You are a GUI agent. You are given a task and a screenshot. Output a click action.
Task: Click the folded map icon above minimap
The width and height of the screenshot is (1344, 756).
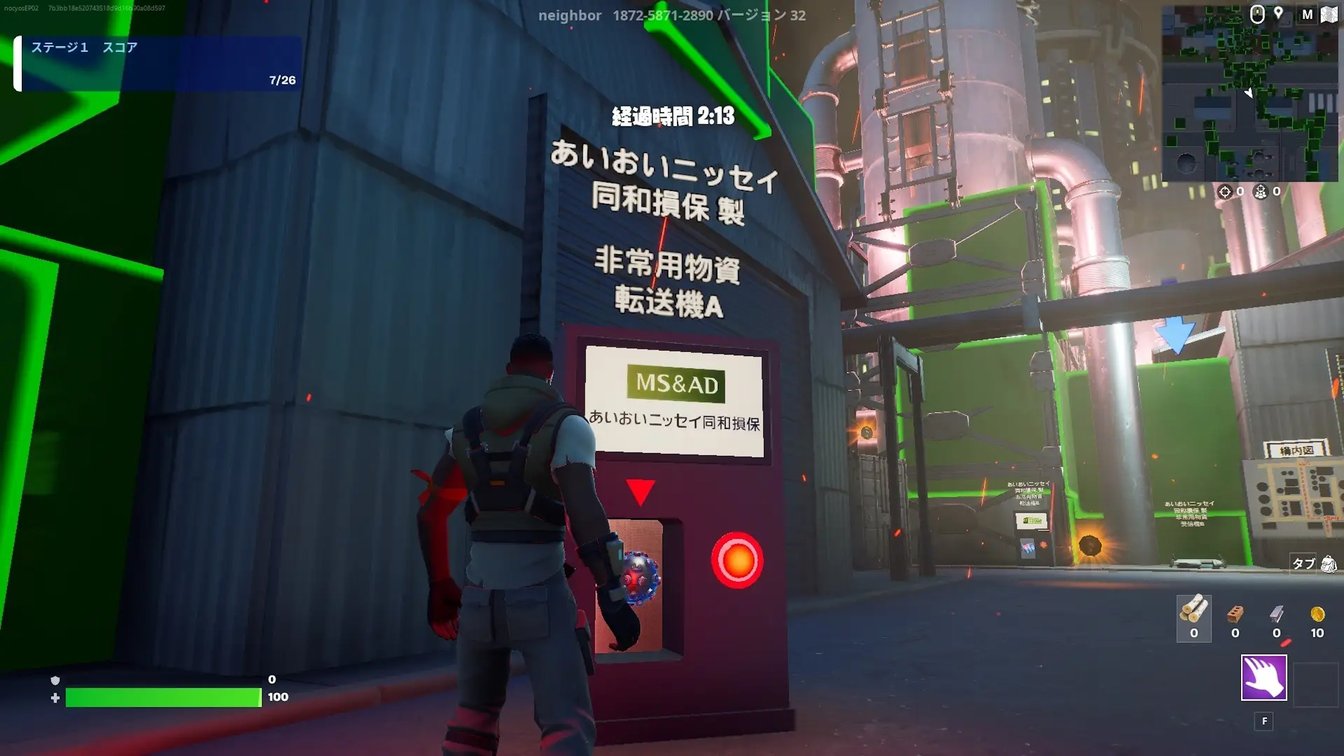(x=1328, y=14)
